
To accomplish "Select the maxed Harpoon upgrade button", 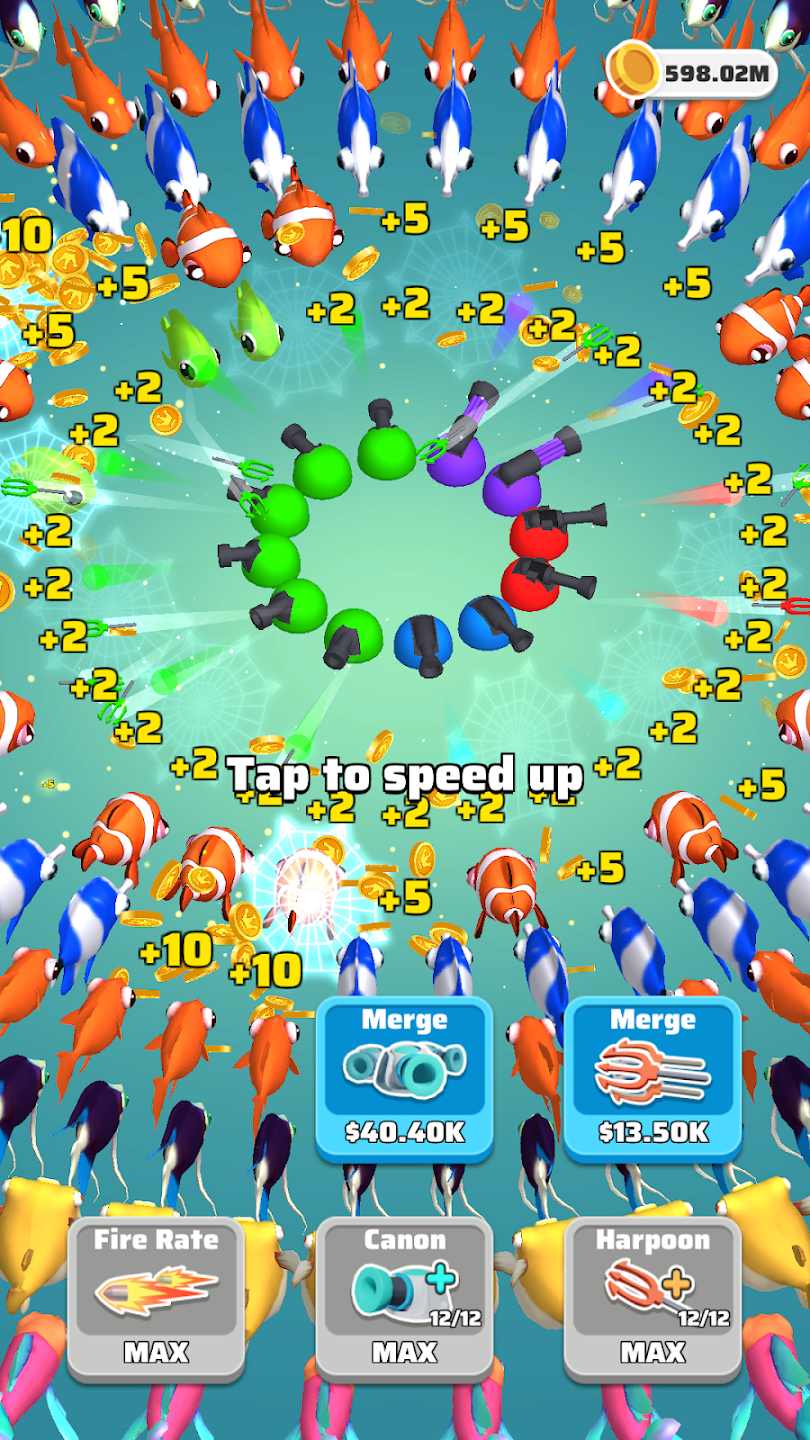I will click(652, 1297).
